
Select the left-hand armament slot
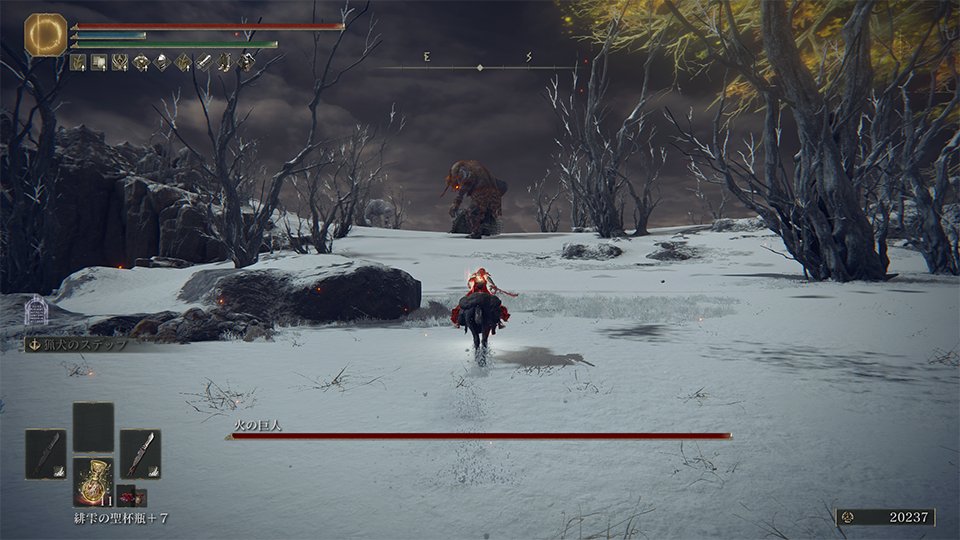(45, 453)
